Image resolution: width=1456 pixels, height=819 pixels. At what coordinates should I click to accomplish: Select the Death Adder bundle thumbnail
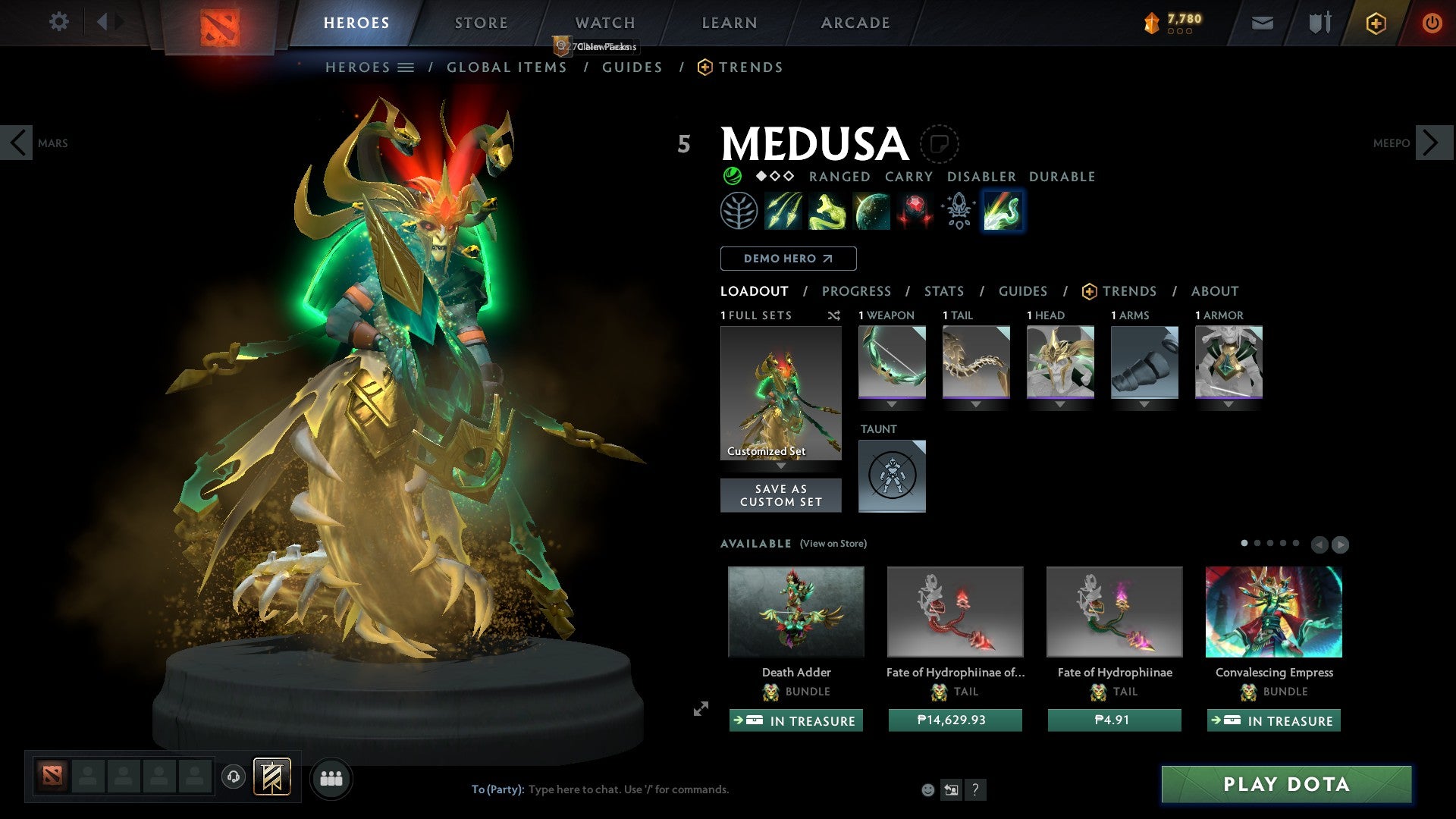point(795,611)
